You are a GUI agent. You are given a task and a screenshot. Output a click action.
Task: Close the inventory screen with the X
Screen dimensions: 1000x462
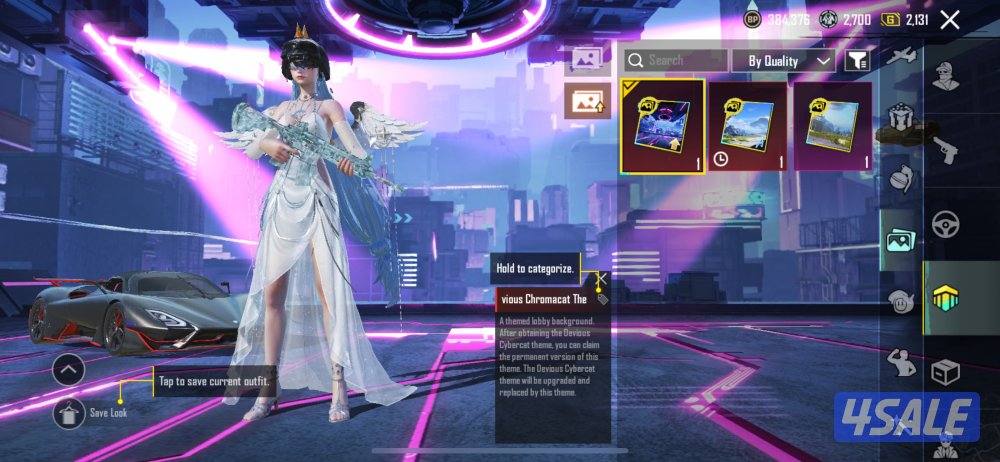click(950, 19)
